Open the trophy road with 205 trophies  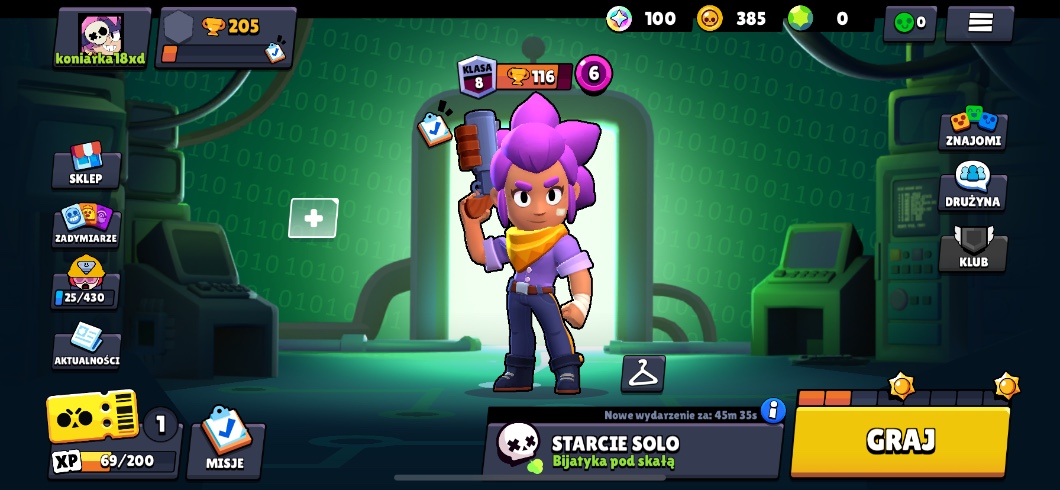point(227,38)
